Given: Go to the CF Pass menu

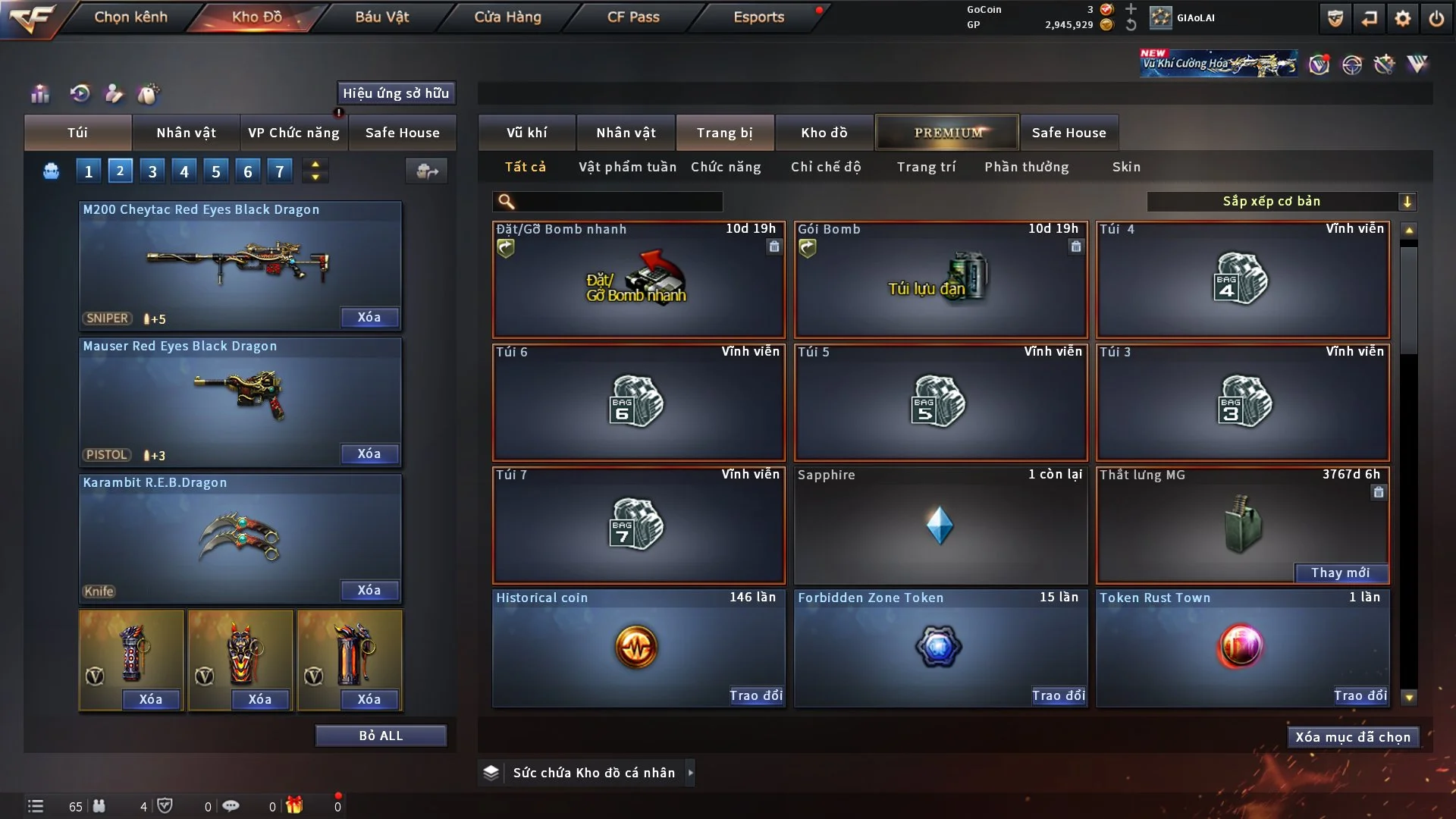Looking at the screenshot, I should click(633, 17).
